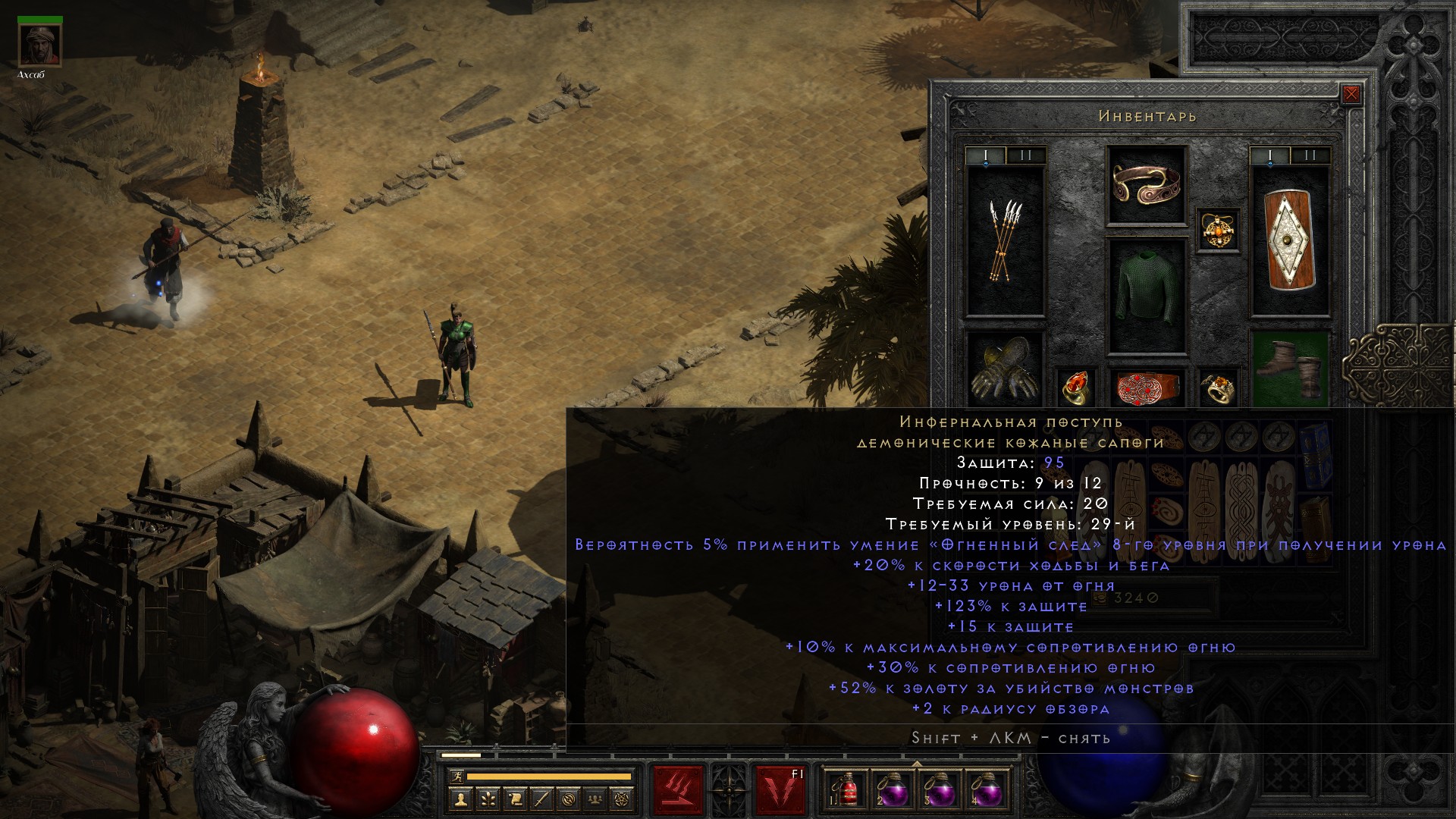Select the left-click javelin skill icon
1456x819 pixels.
679,790
